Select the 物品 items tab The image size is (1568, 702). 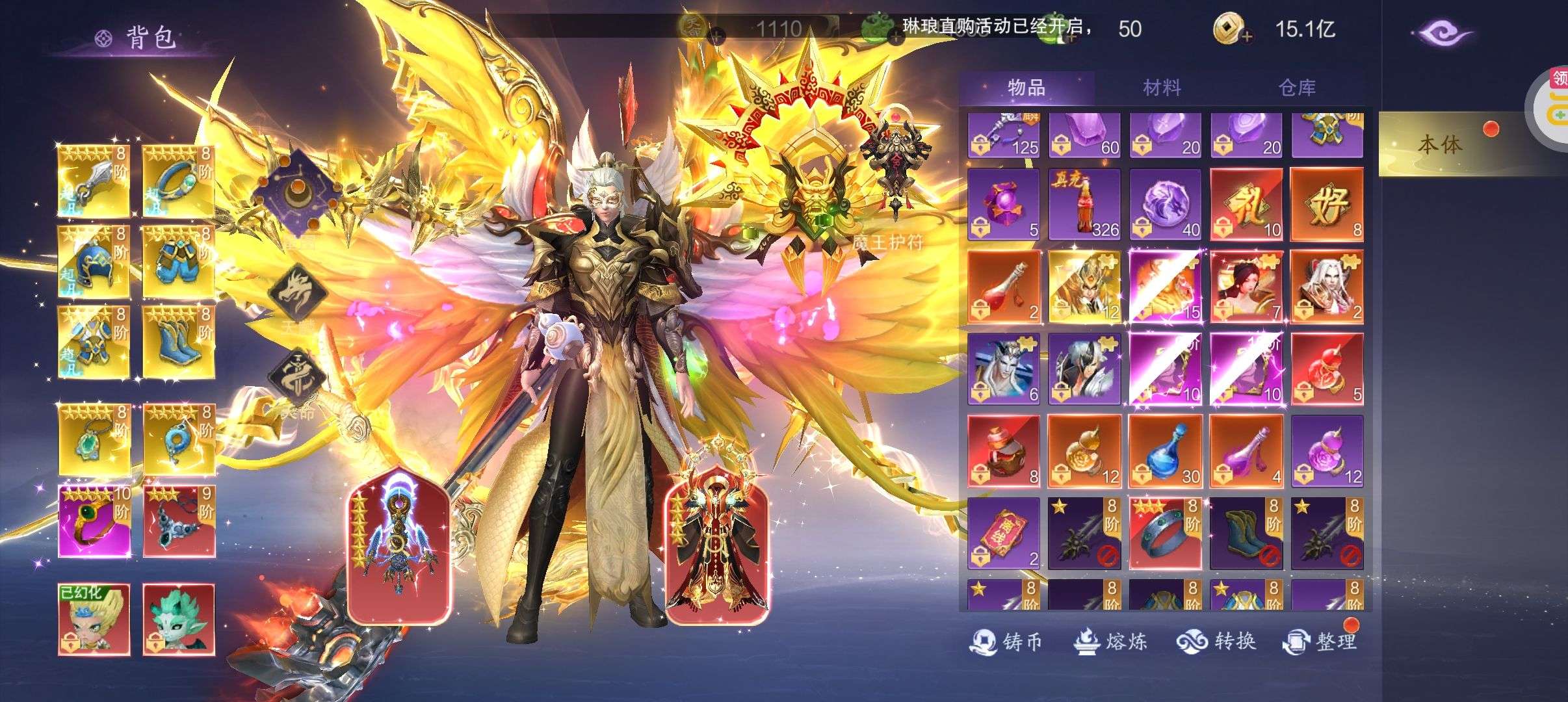click(1026, 87)
